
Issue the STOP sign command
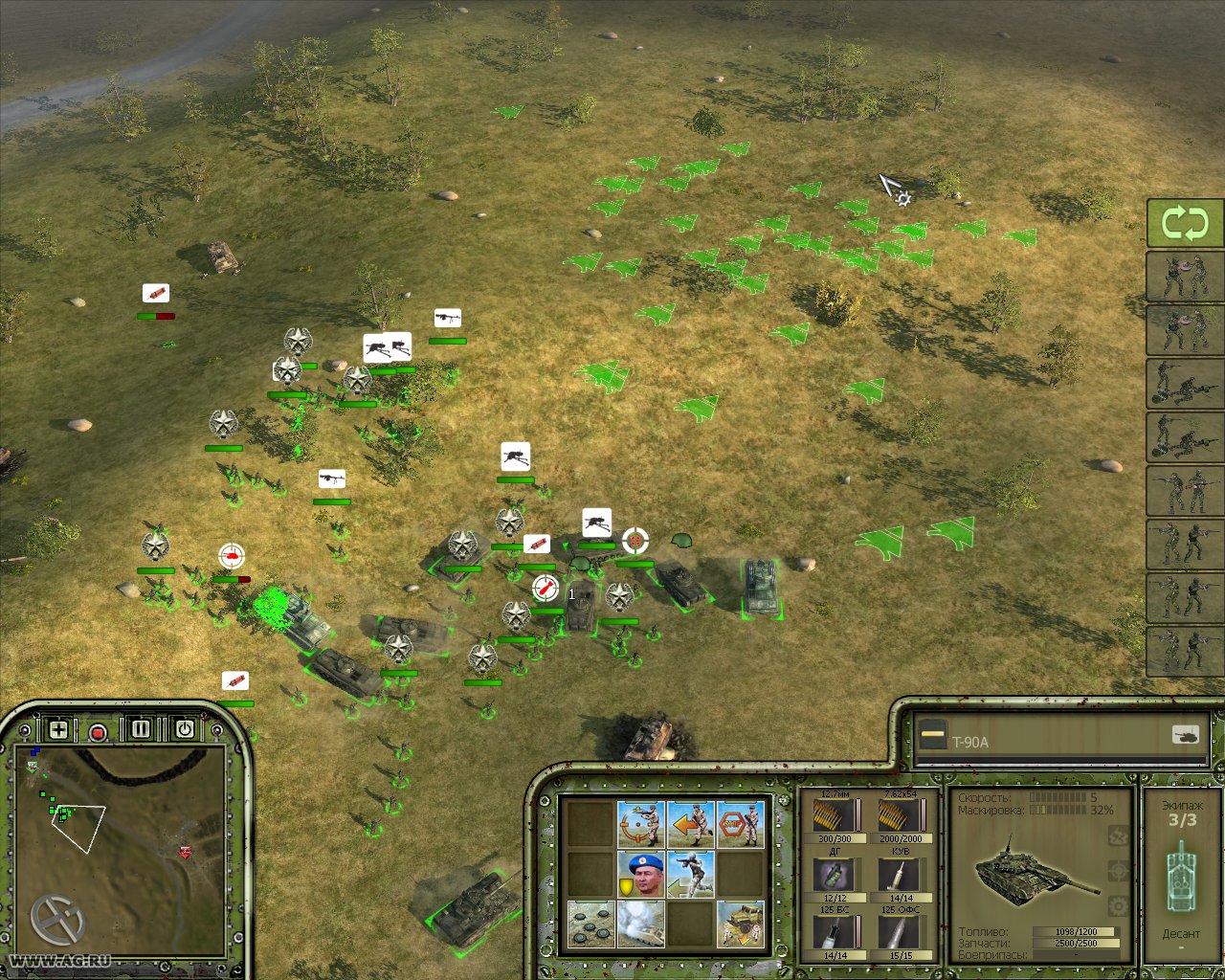740,824
